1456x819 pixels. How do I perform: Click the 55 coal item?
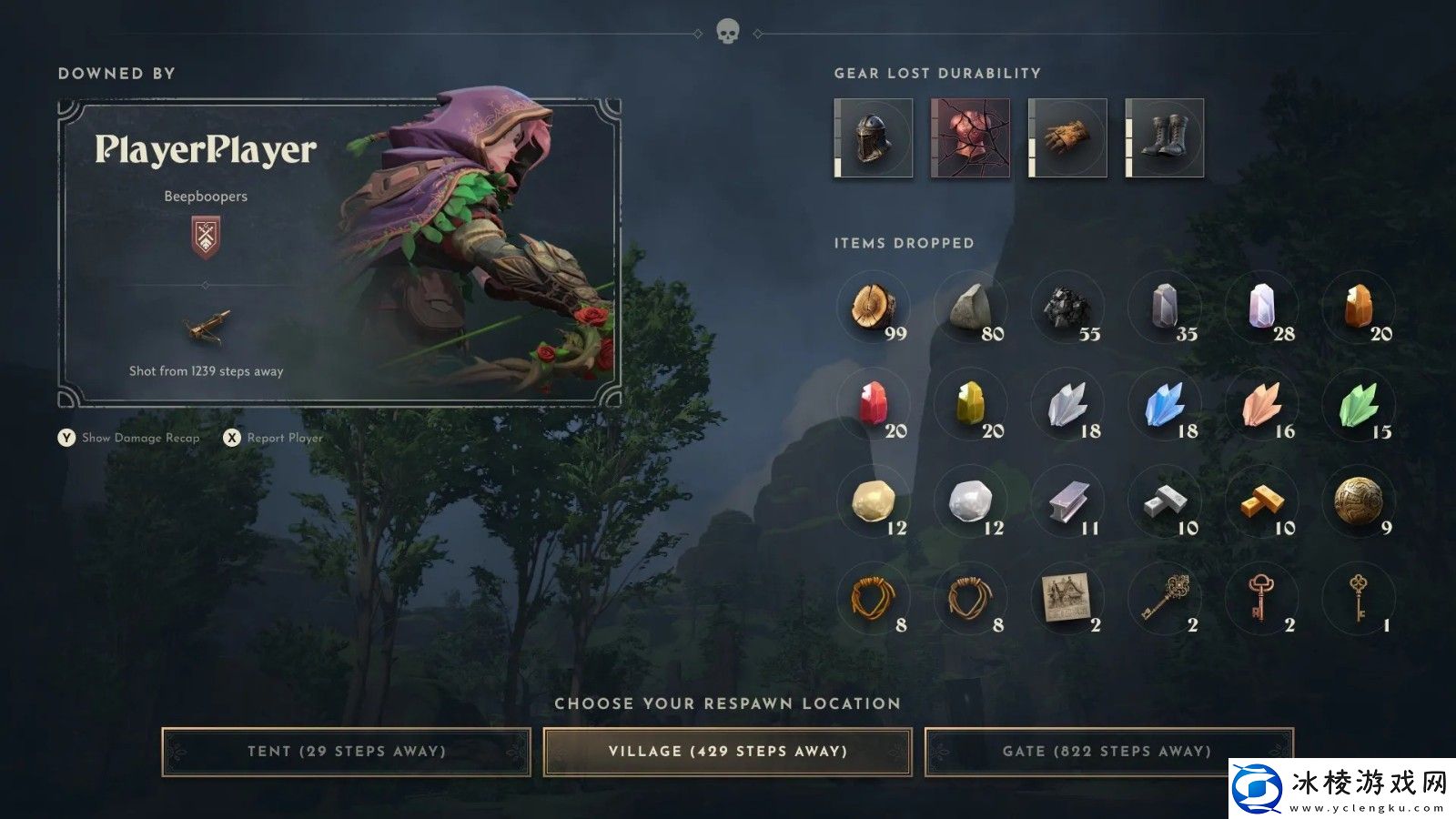pos(1068,308)
